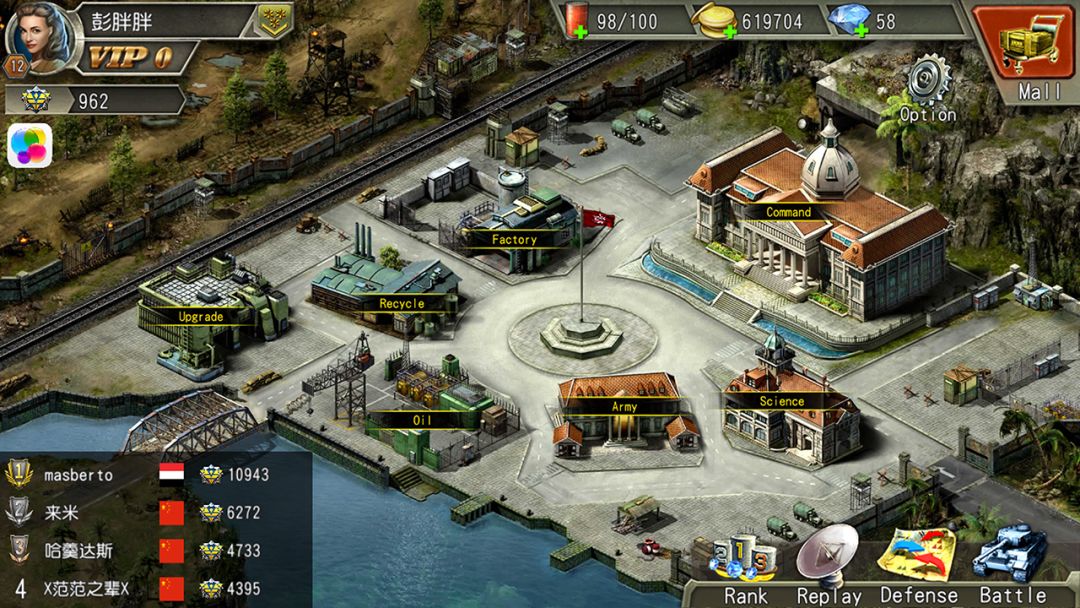Screen dimensions: 1080x608
Task: View the VIP 0 status
Action: [129, 57]
